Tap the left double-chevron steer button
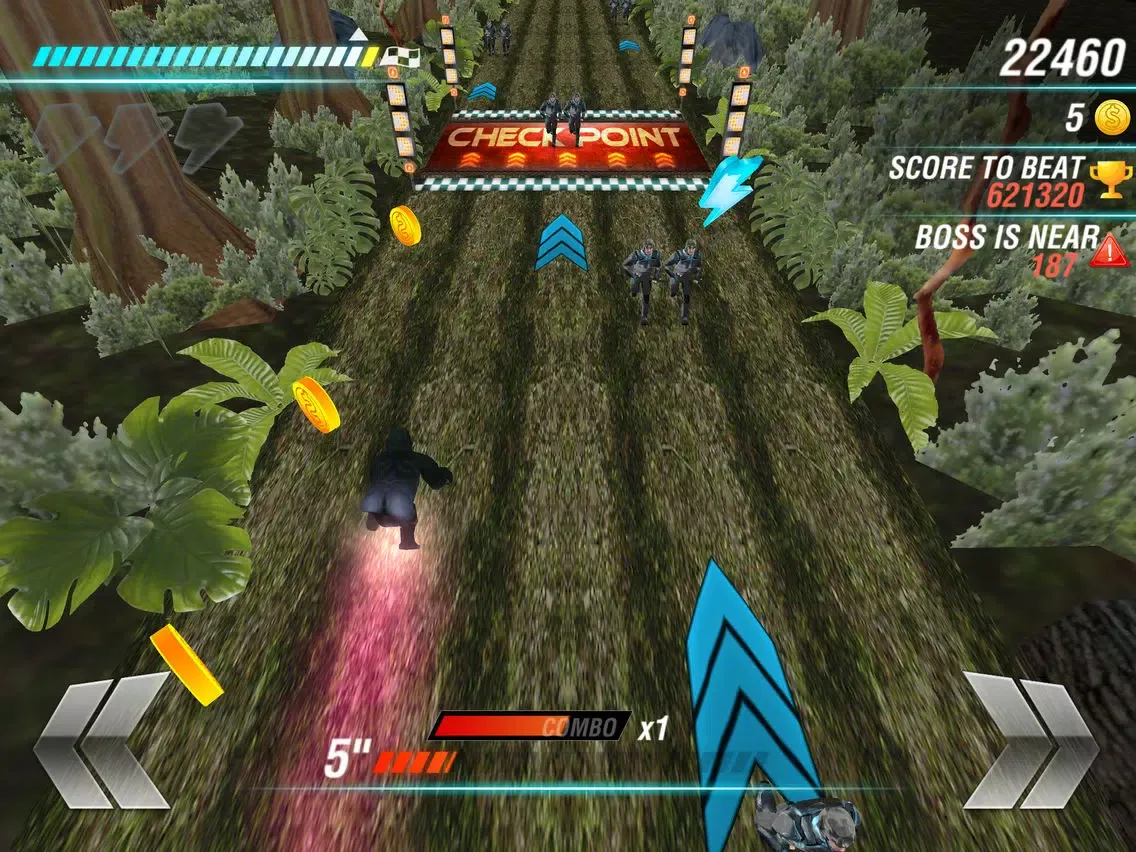1136x852 pixels. (x=102, y=739)
